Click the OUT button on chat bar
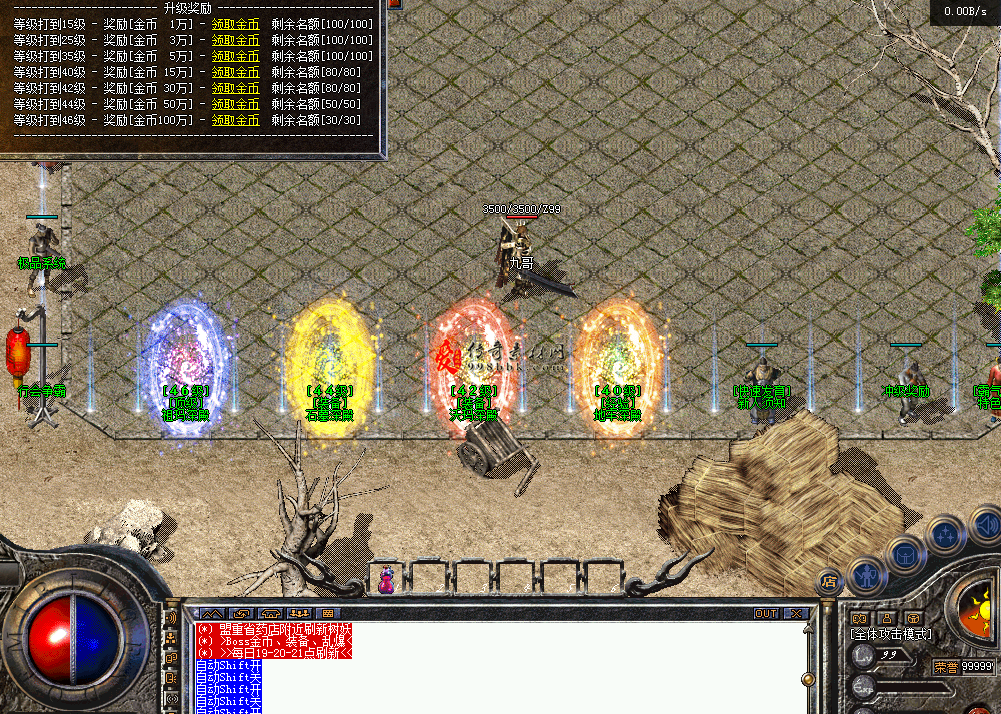 [766, 613]
